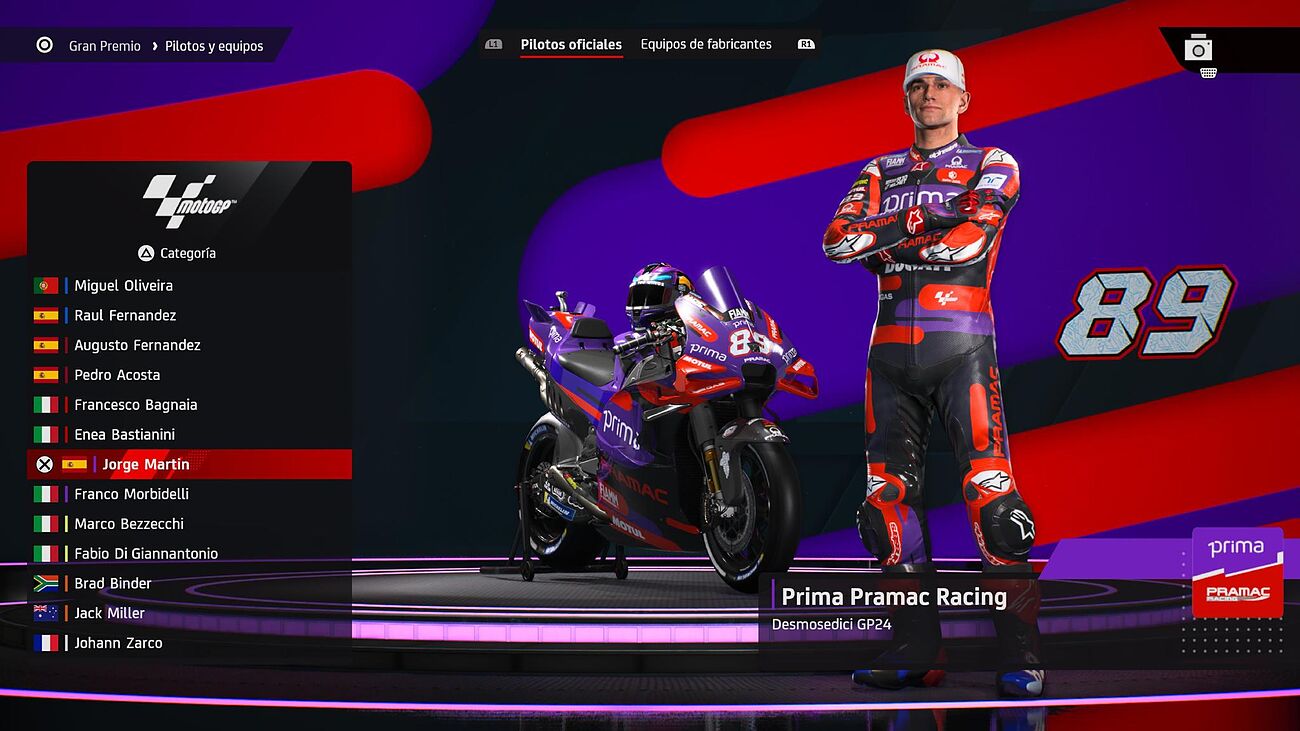Choose rider Francesco Bagnaia

136,406
